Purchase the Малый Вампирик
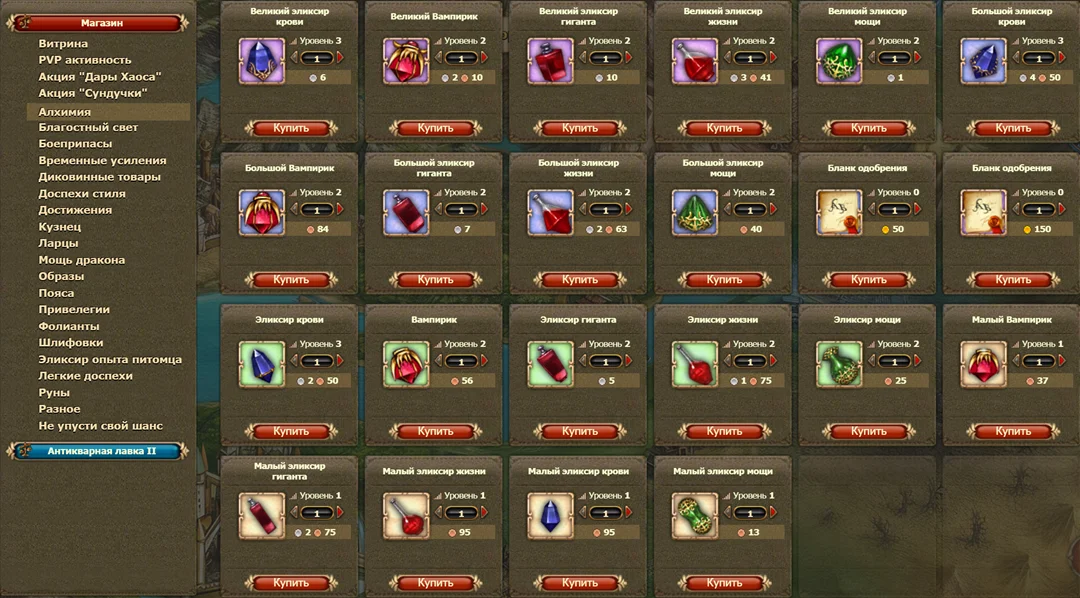The width and height of the screenshot is (1080, 598). (x=1012, y=432)
